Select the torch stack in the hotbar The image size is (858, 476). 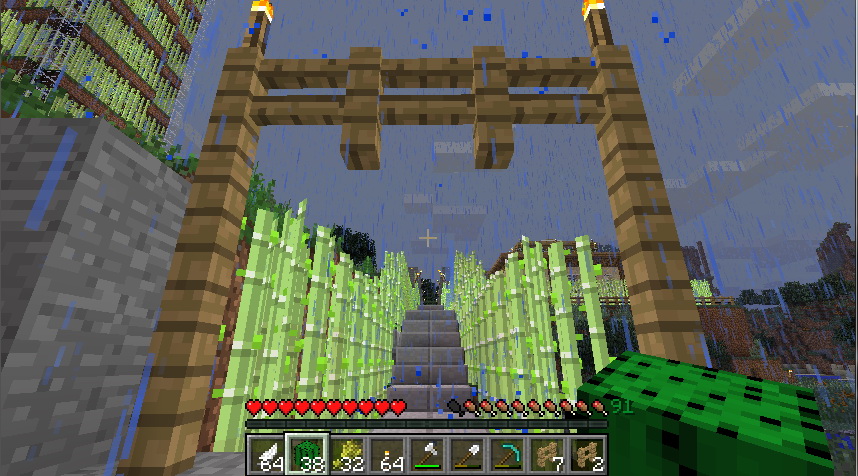[x=387, y=456]
